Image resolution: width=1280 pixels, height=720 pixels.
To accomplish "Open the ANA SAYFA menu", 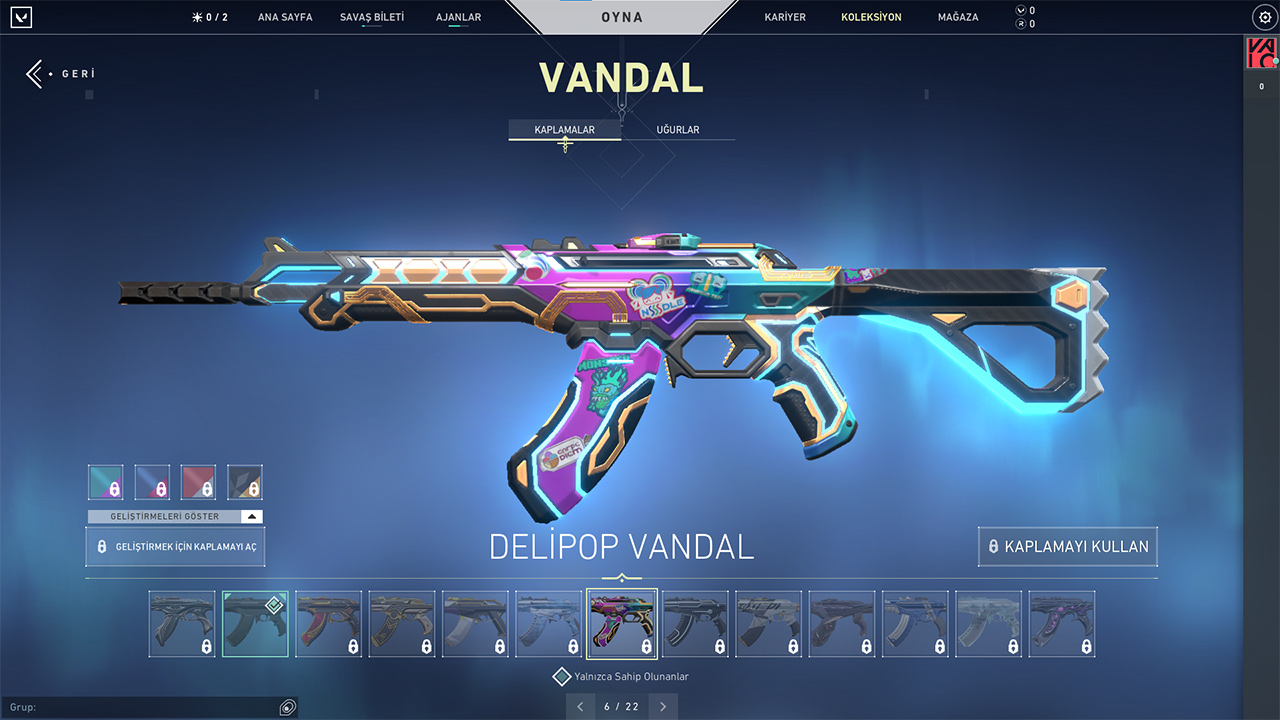I will (285, 17).
